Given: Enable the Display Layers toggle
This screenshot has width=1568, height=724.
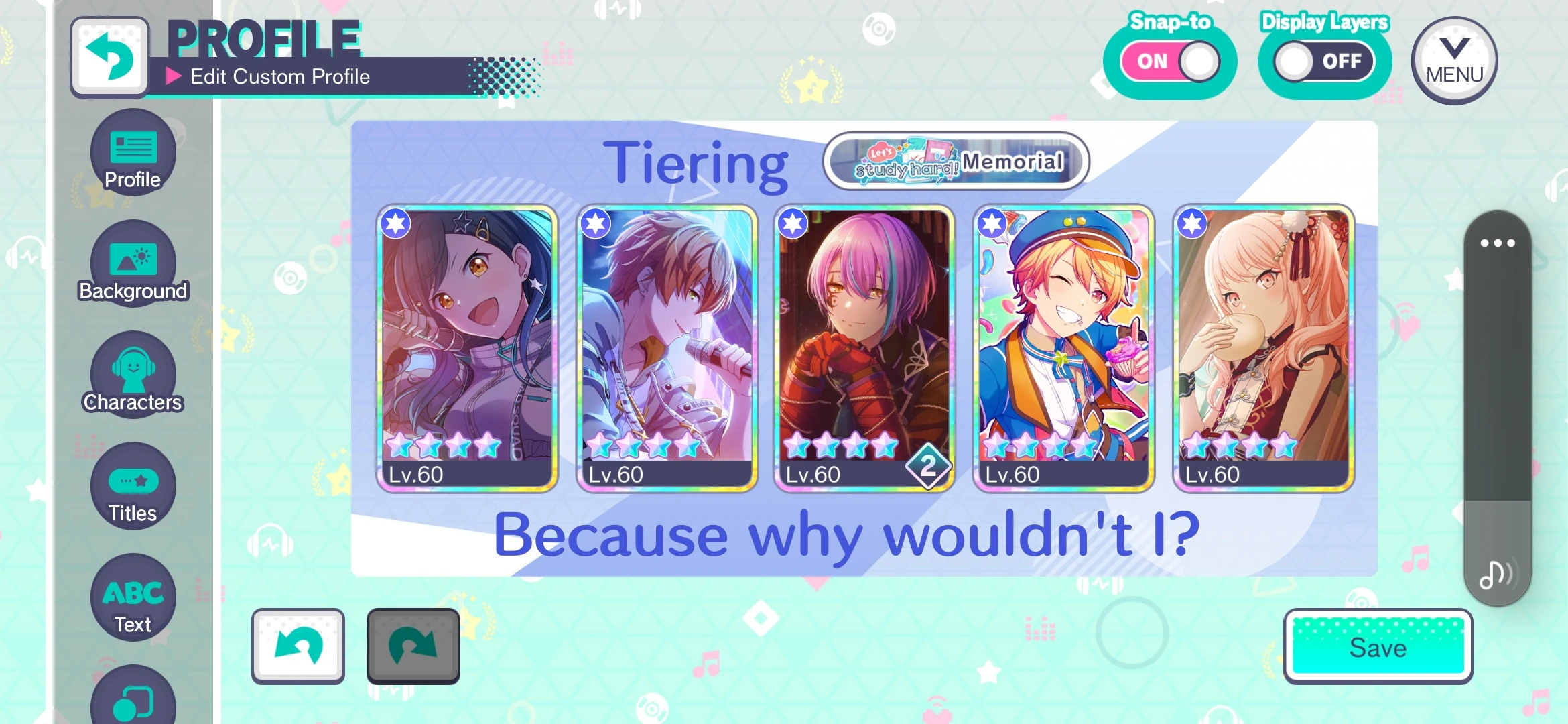Looking at the screenshot, I should (1322, 60).
